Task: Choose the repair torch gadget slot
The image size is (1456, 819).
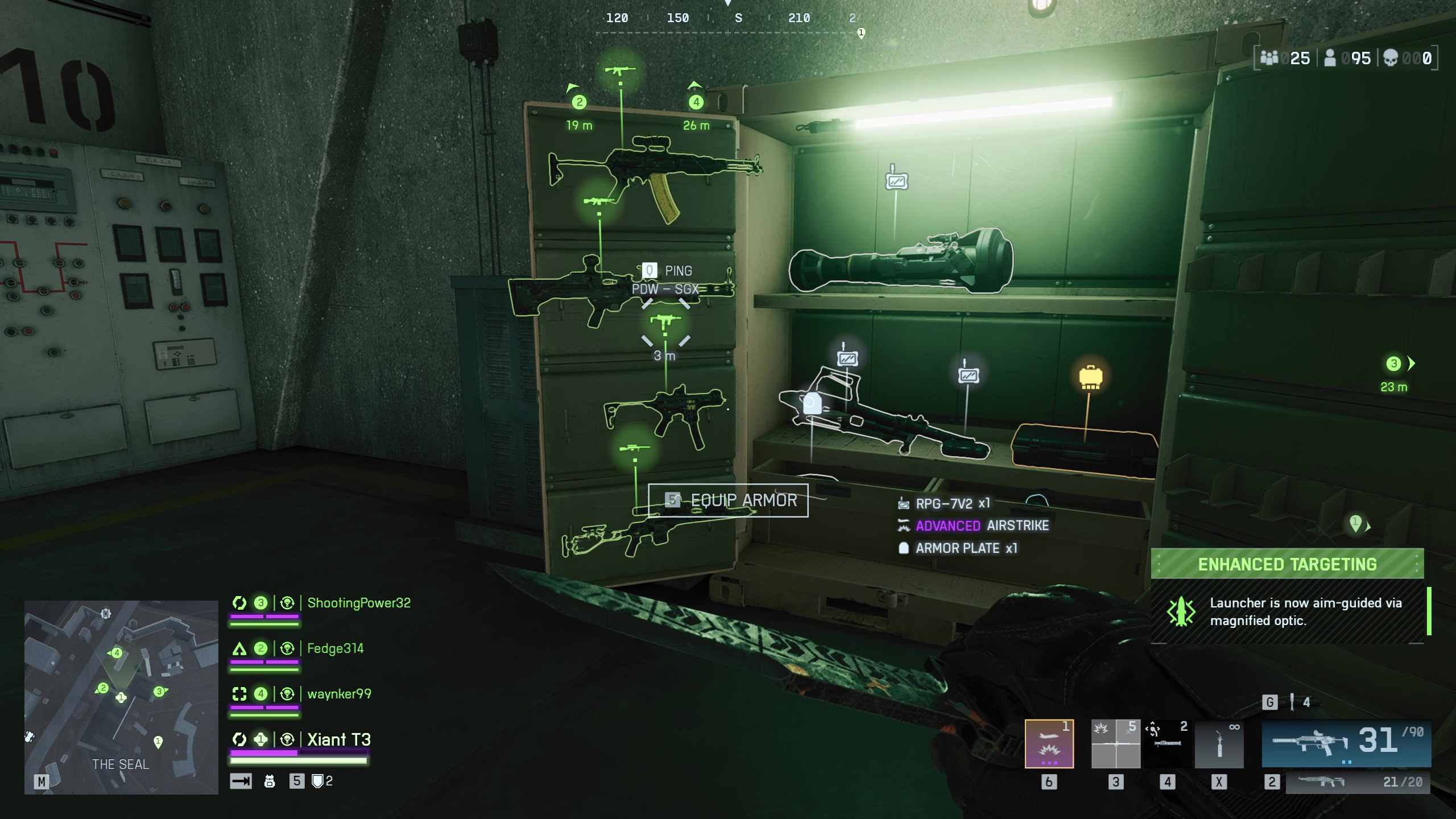Action: 1219,744
